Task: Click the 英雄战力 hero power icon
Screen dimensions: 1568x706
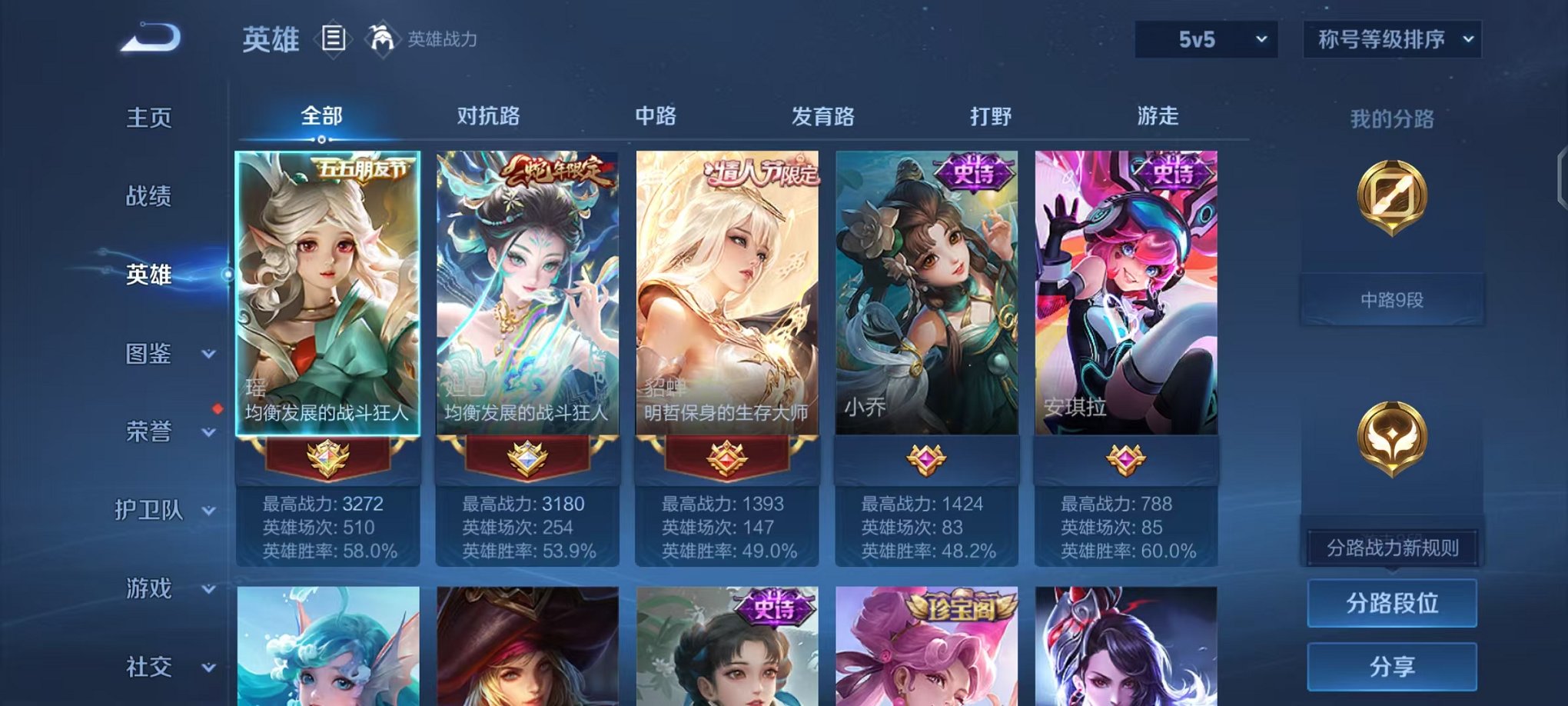Action: pos(382,37)
